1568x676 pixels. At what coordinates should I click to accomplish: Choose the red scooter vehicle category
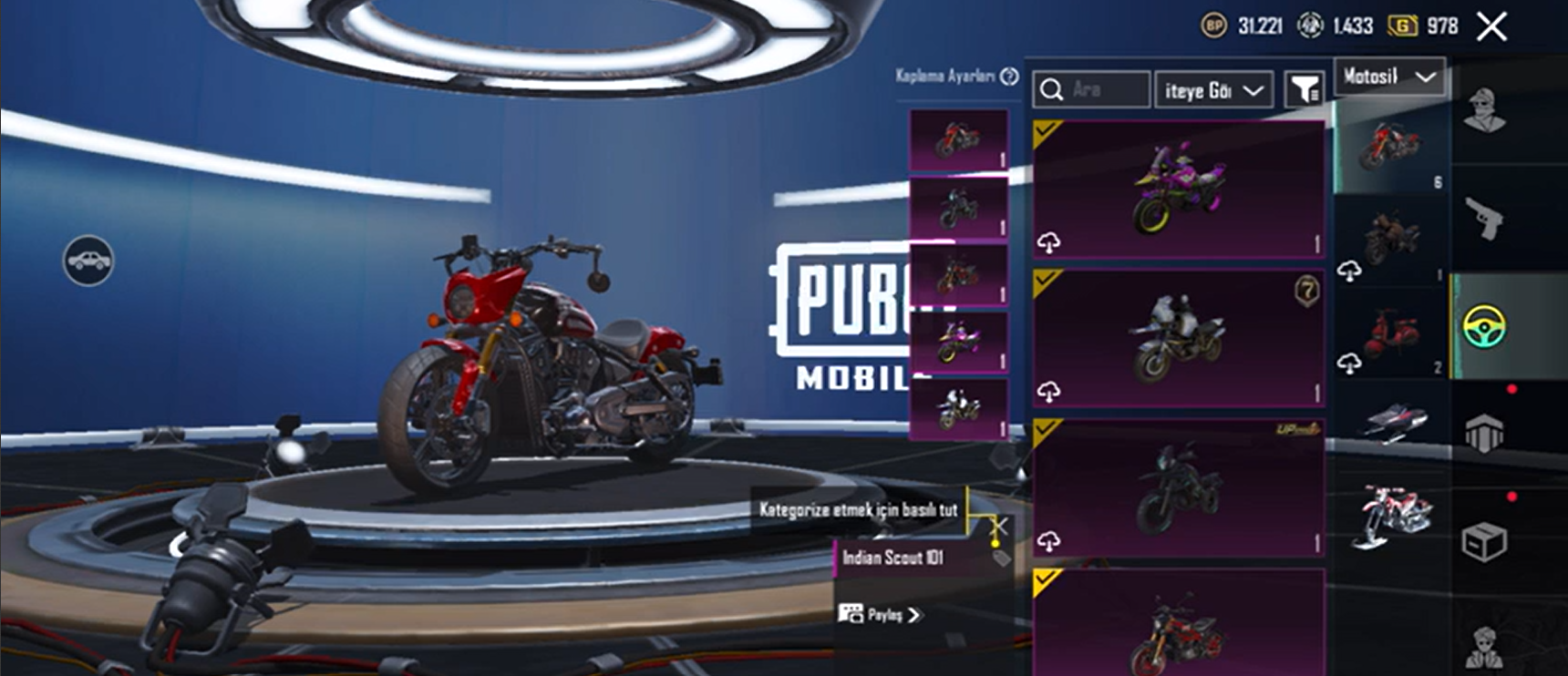click(1392, 333)
